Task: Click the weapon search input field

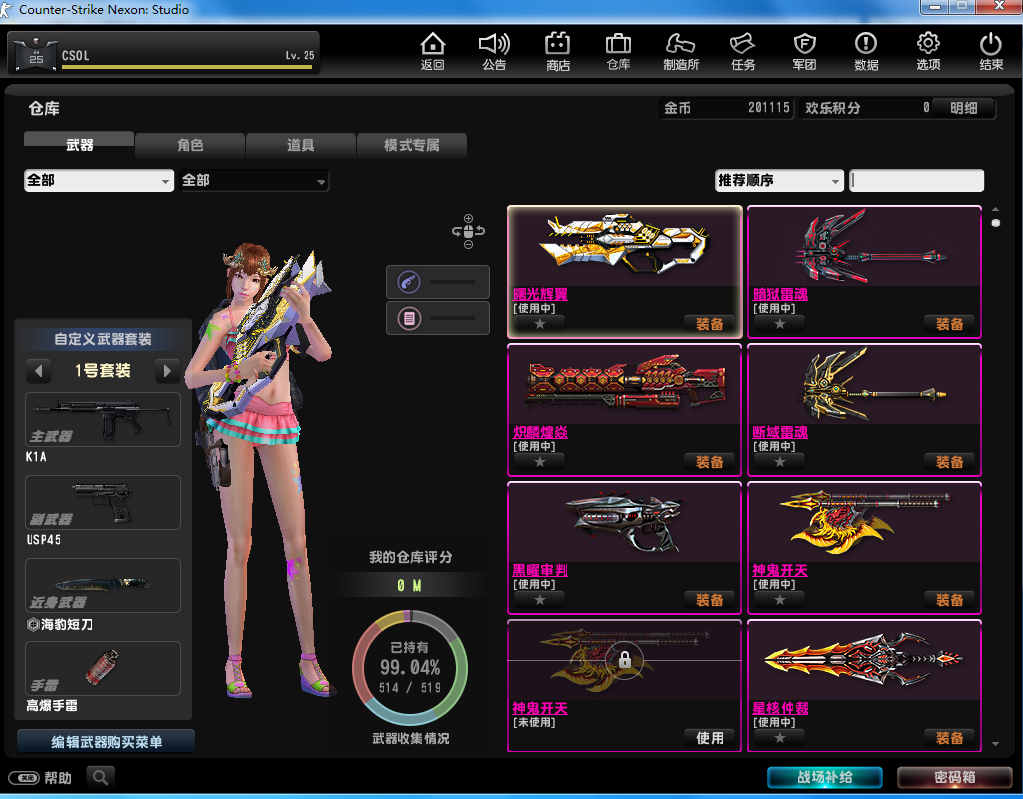Action: tap(916, 181)
